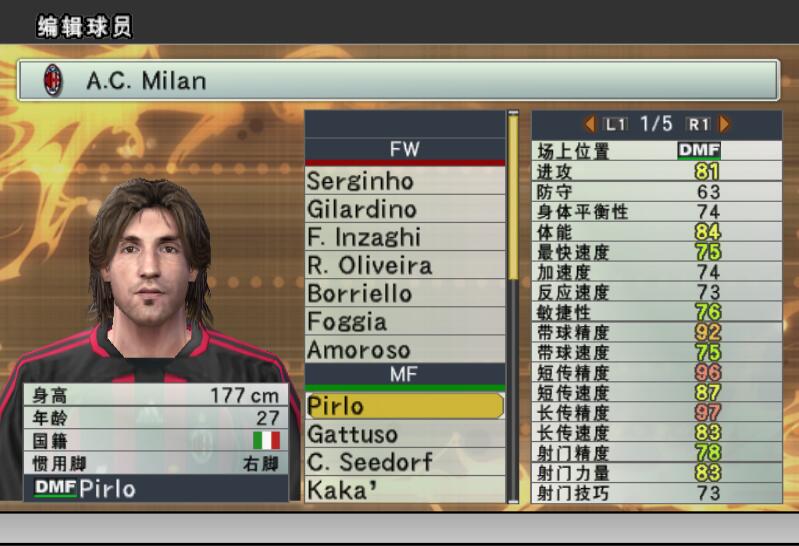Select the highlighted Pirlo entry
Screen dimensions: 799x546
pyautogui.click(x=404, y=406)
